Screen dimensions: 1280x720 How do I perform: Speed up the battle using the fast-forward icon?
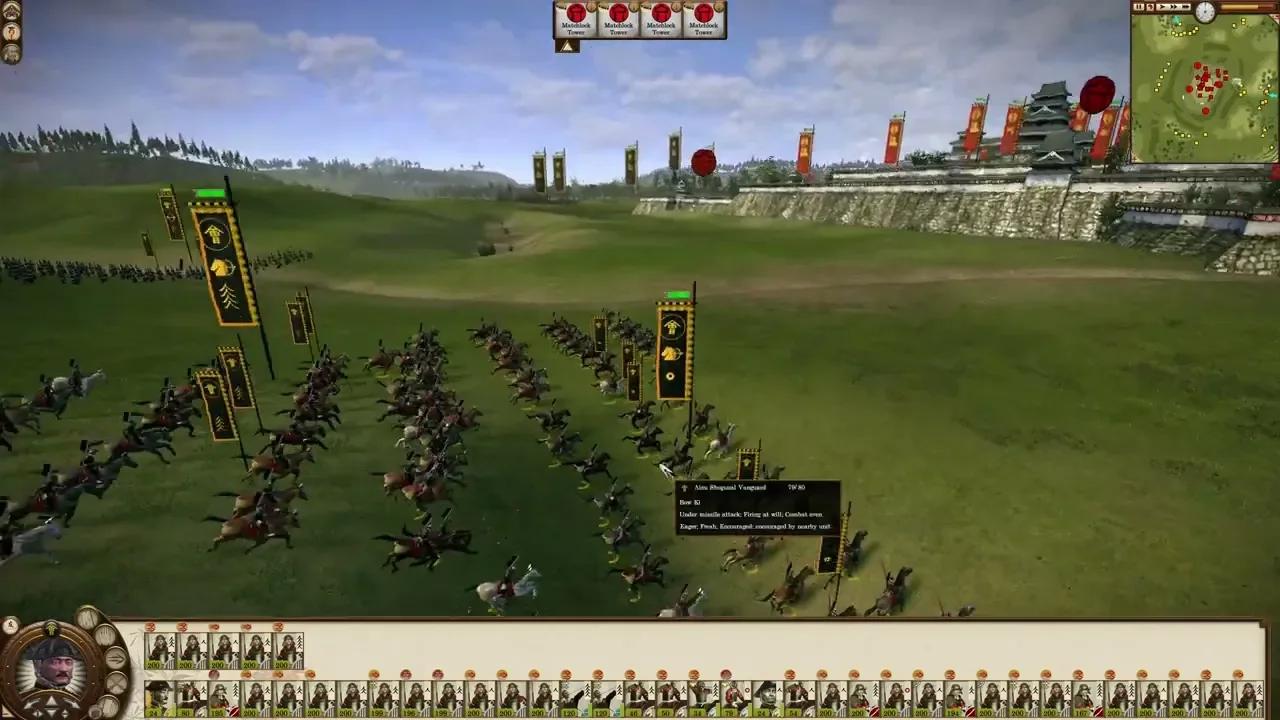coord(1174,7)
